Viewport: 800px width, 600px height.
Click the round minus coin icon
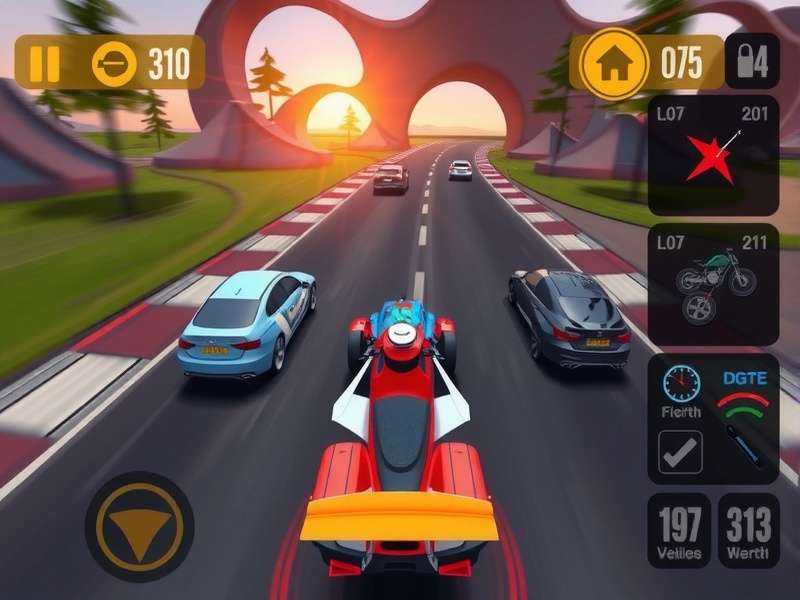point(114,64)
